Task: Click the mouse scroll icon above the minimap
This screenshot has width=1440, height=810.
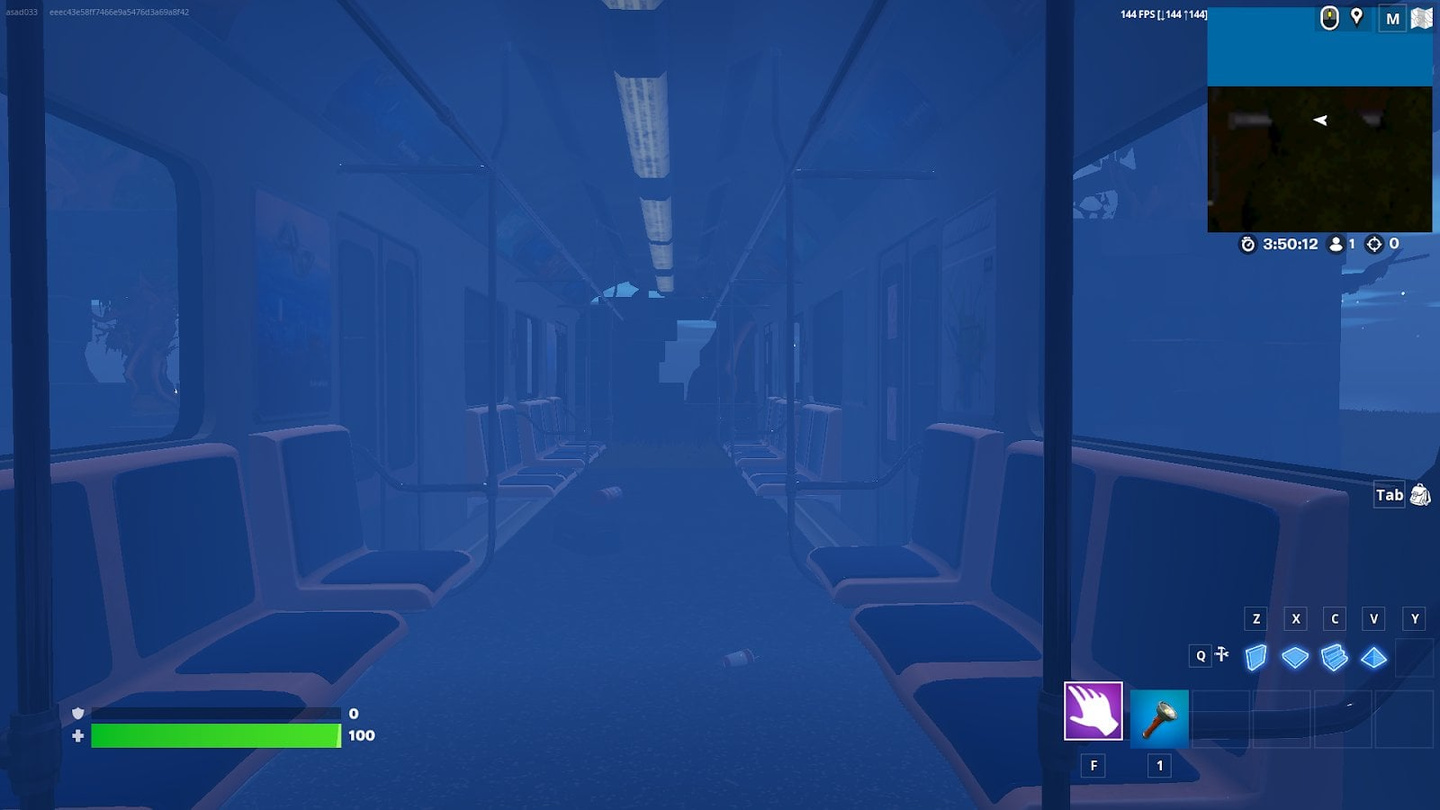Action: (x=1328, y=17)
